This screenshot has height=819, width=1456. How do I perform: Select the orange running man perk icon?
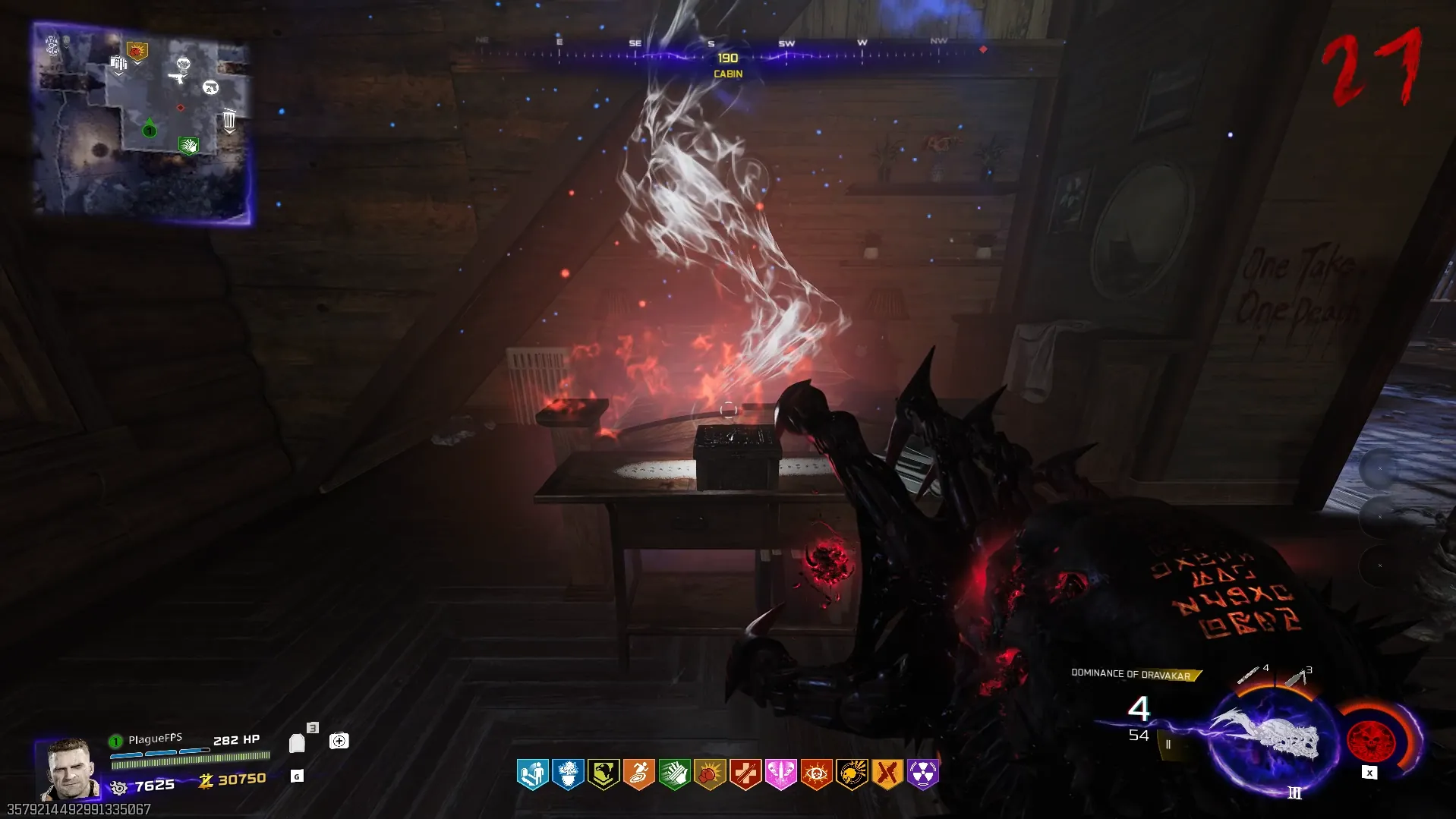(x=639, y=774)
